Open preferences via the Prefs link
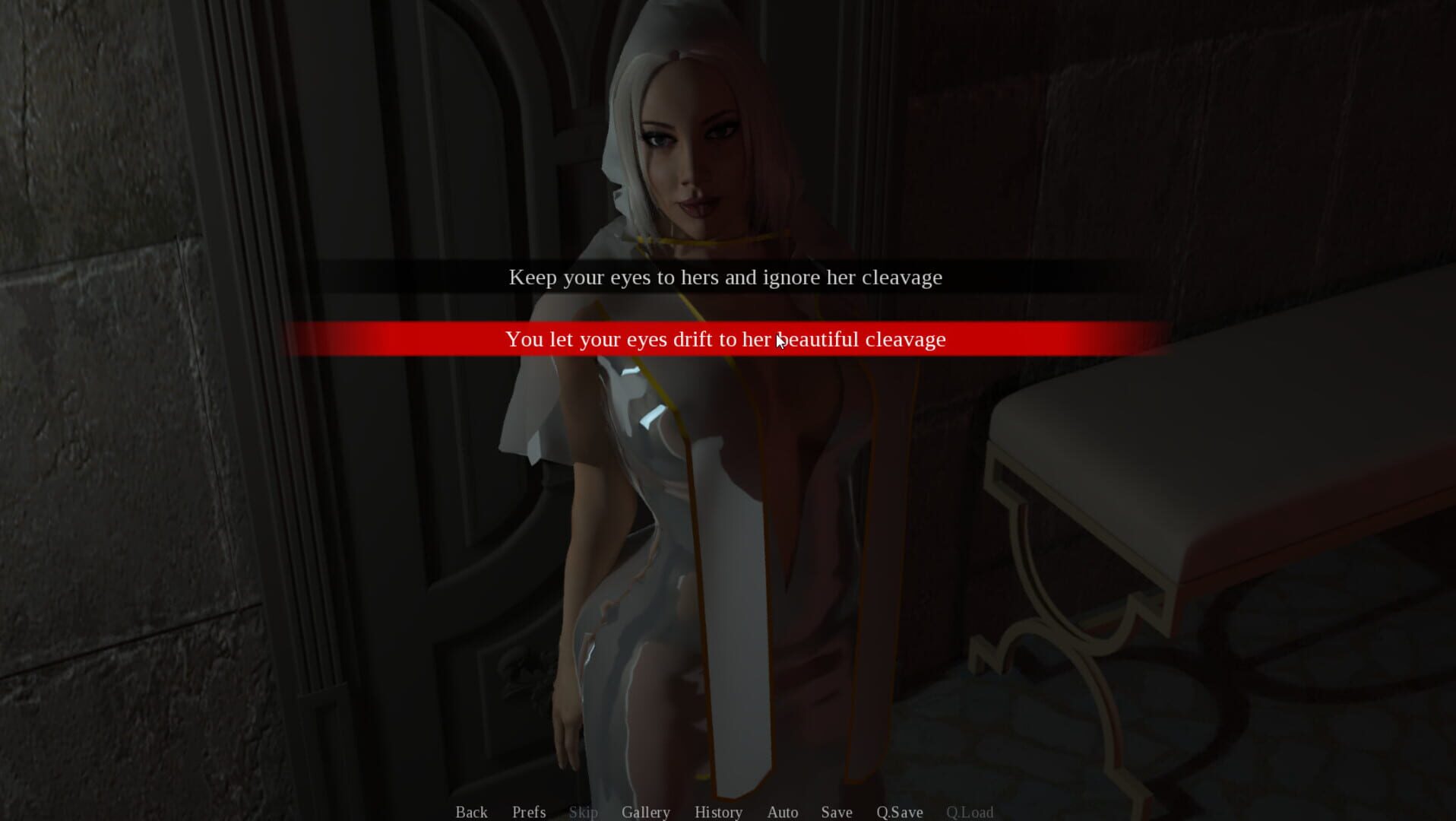The height and width of the screenshot is (821, 1456). [x=529, y=812]
